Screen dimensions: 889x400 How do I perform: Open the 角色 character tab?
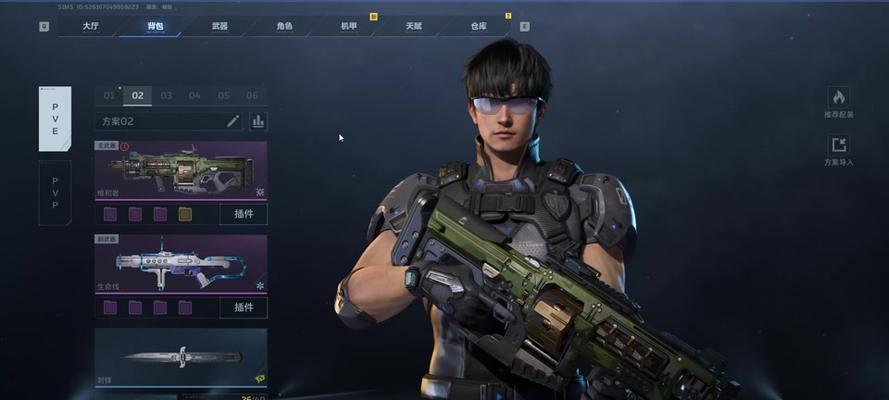pos(284,26)
